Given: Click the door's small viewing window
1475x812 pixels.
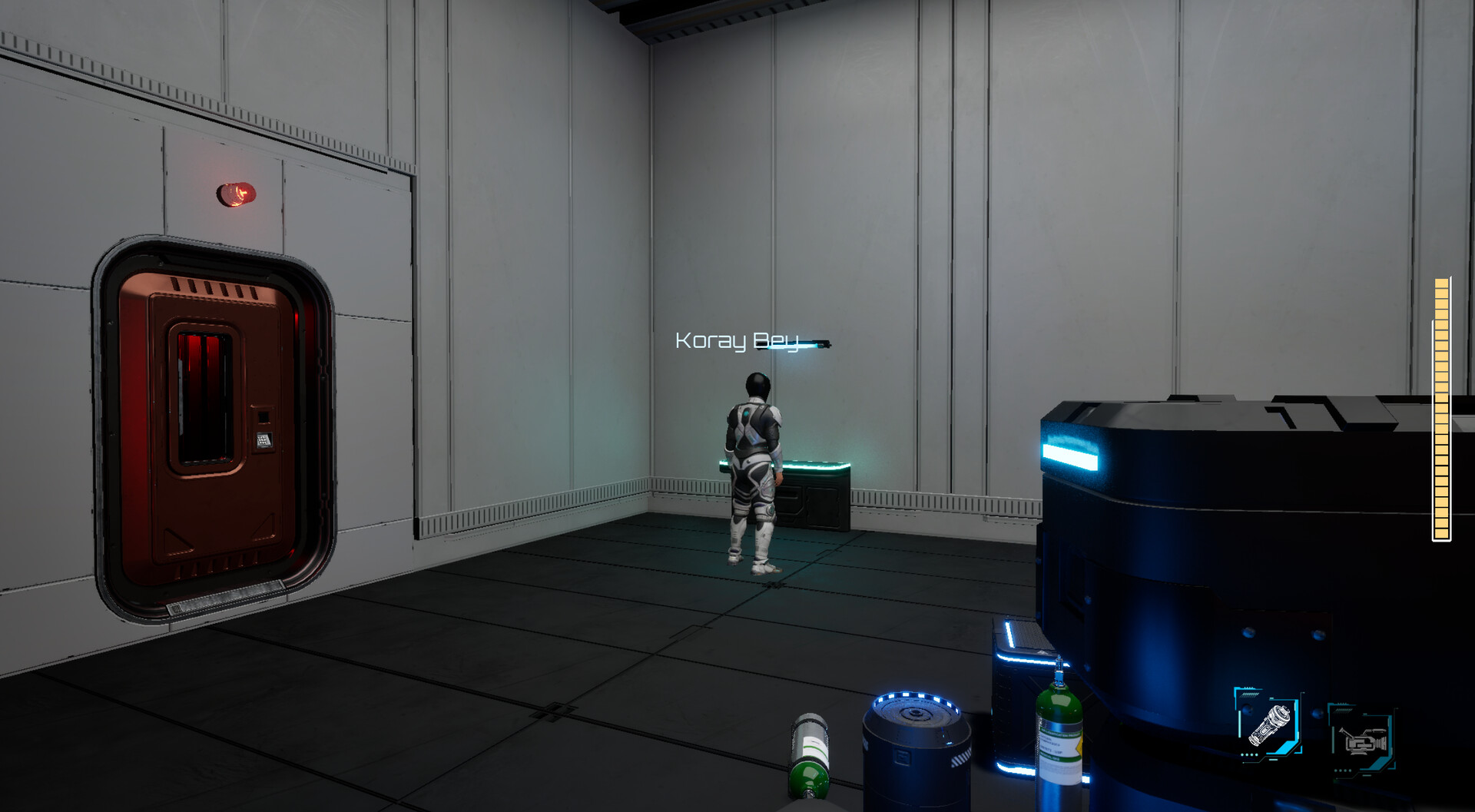Looking at the screenshot, I should tap(204, 399).
